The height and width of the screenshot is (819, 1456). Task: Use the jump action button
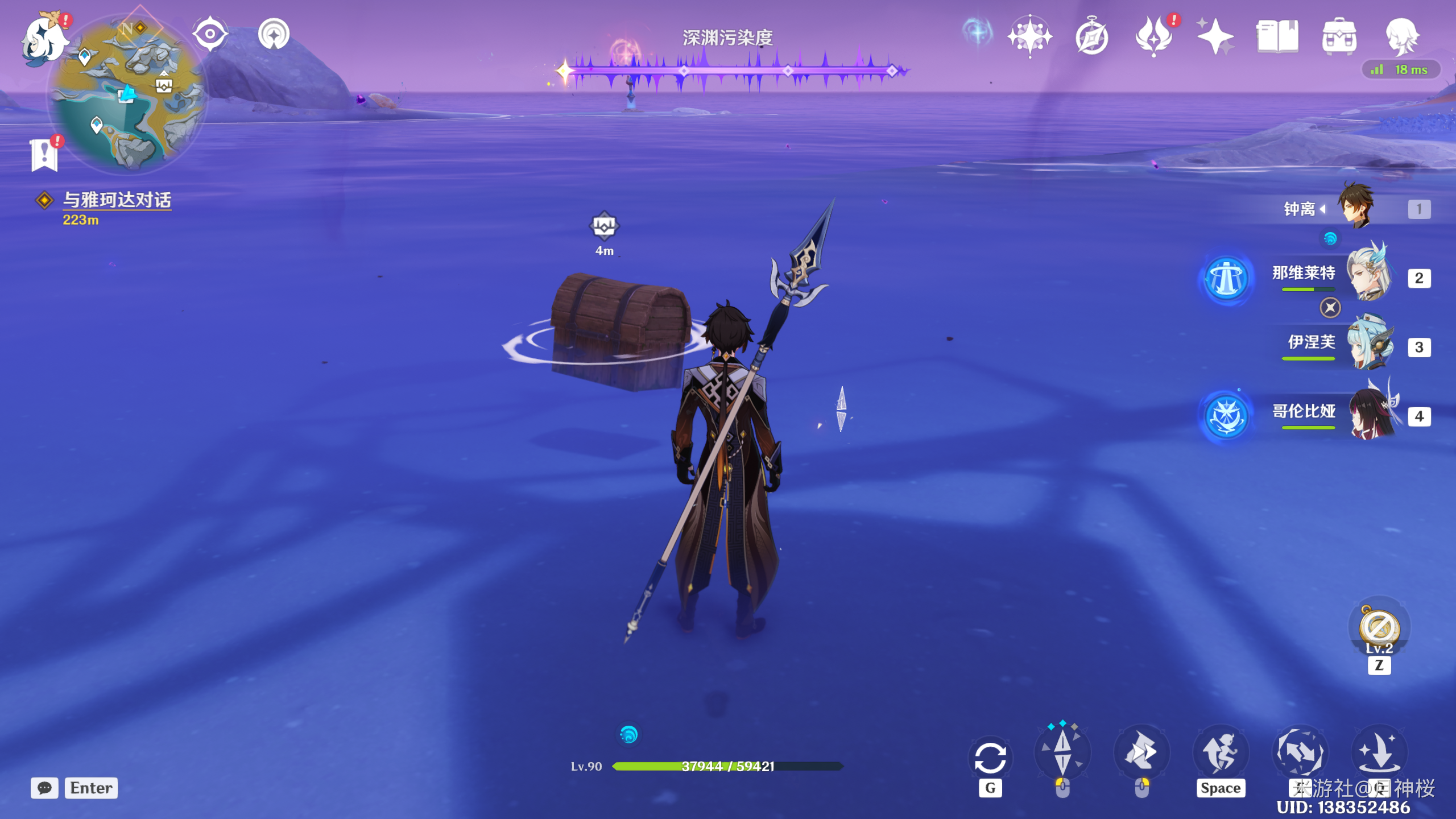click(1221, 752)
